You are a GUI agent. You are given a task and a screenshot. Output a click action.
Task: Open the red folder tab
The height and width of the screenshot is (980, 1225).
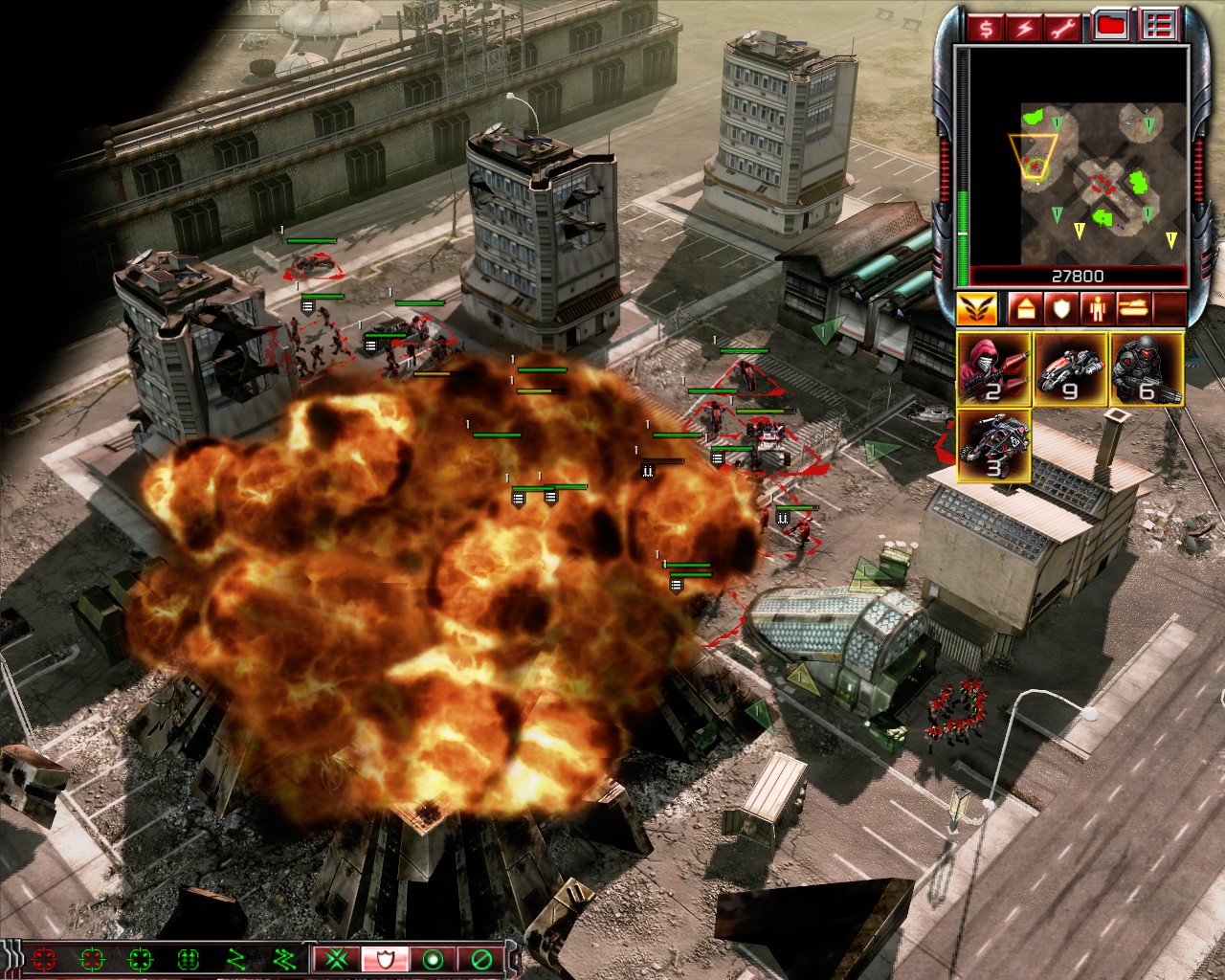click(1110, 27)
